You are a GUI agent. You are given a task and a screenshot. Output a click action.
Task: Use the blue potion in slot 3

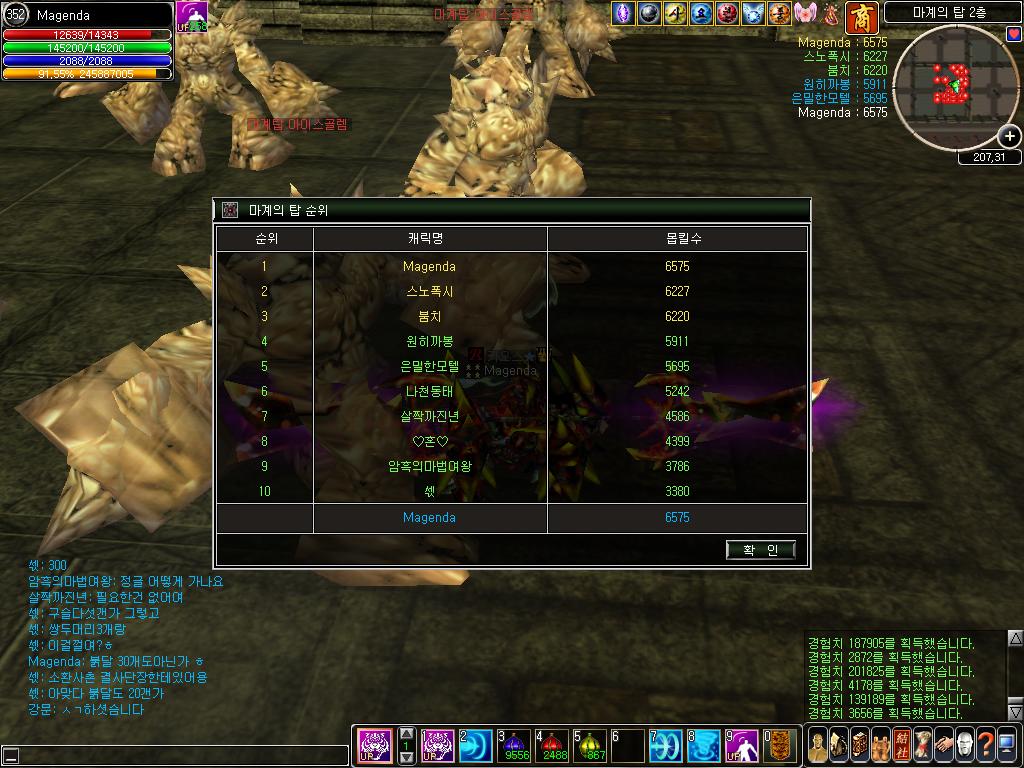pyautogui.click(x=516, y=745)
